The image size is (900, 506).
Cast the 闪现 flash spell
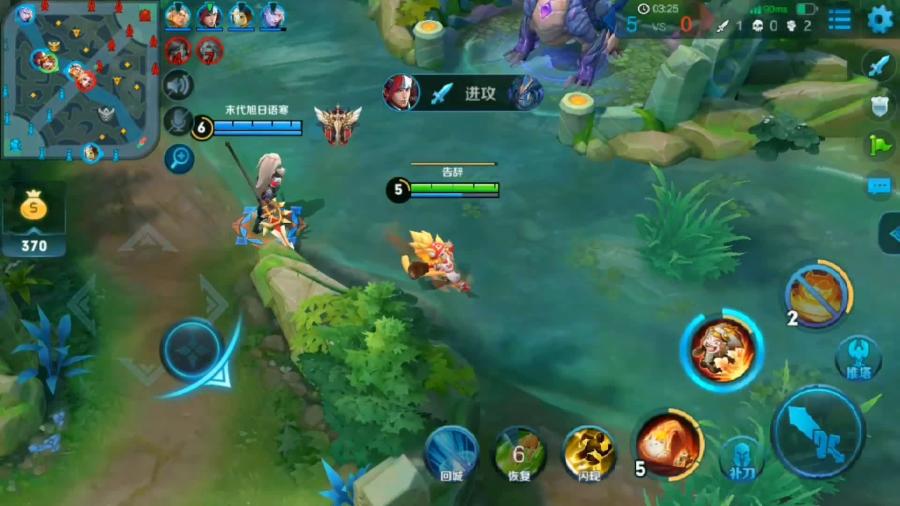click(589, 451)
